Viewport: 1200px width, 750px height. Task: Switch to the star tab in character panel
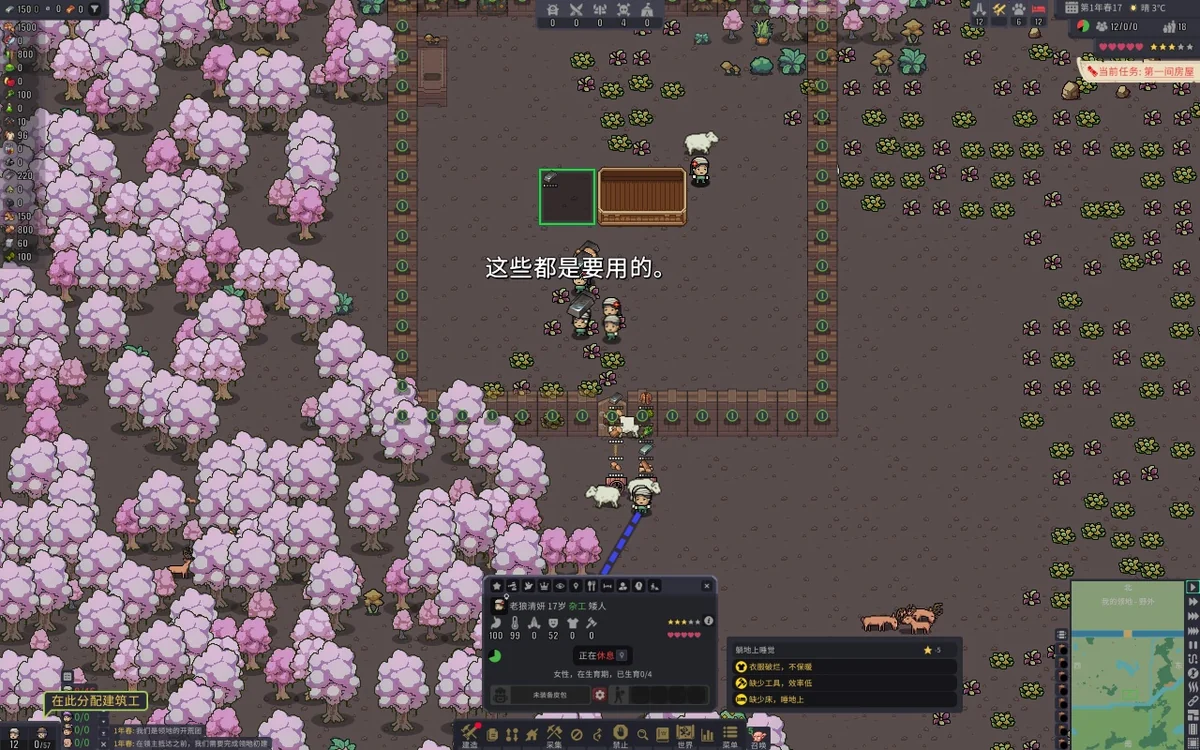tap(497, 586)
